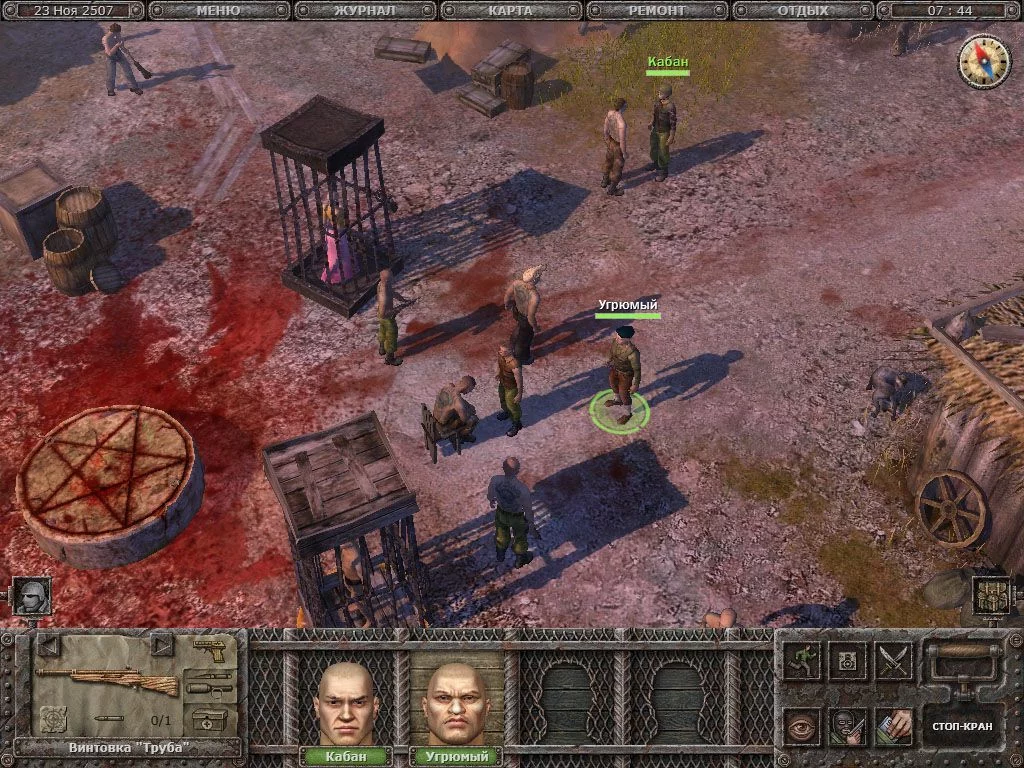The height and width of the screenshot is (768, 1024).
Task: Select the Угрюмый character portrait
Action: [x=456, y=700]
